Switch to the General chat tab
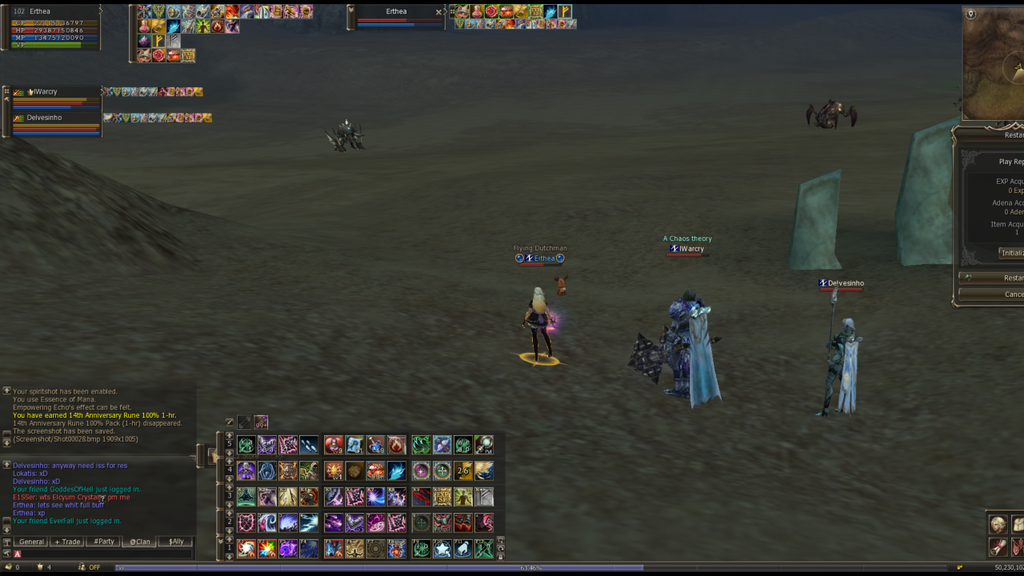 coord(31,542)
